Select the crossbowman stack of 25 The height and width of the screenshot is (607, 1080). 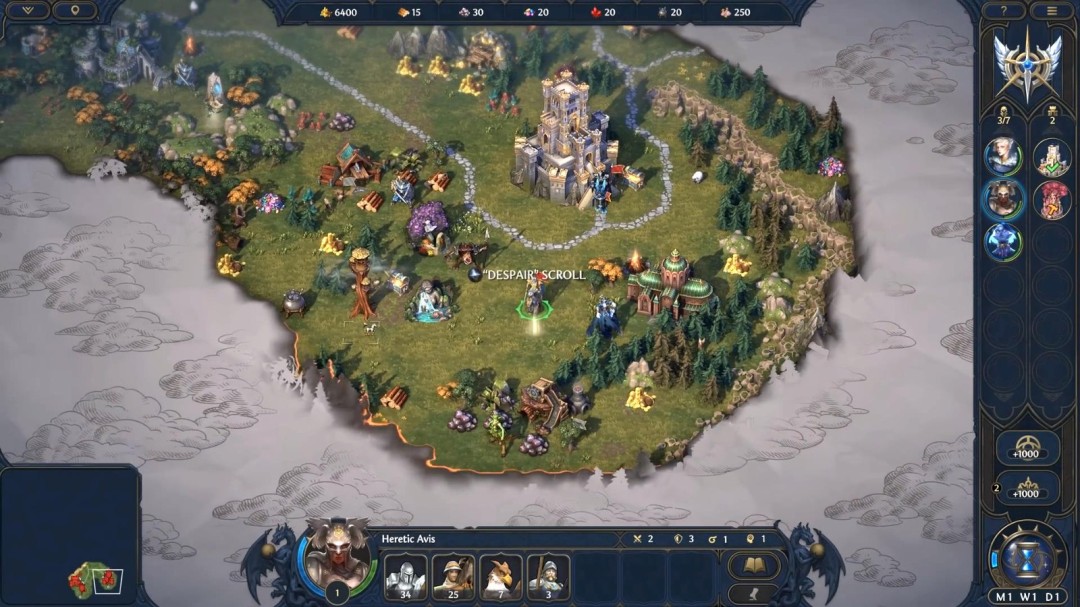tap(453, 576)
